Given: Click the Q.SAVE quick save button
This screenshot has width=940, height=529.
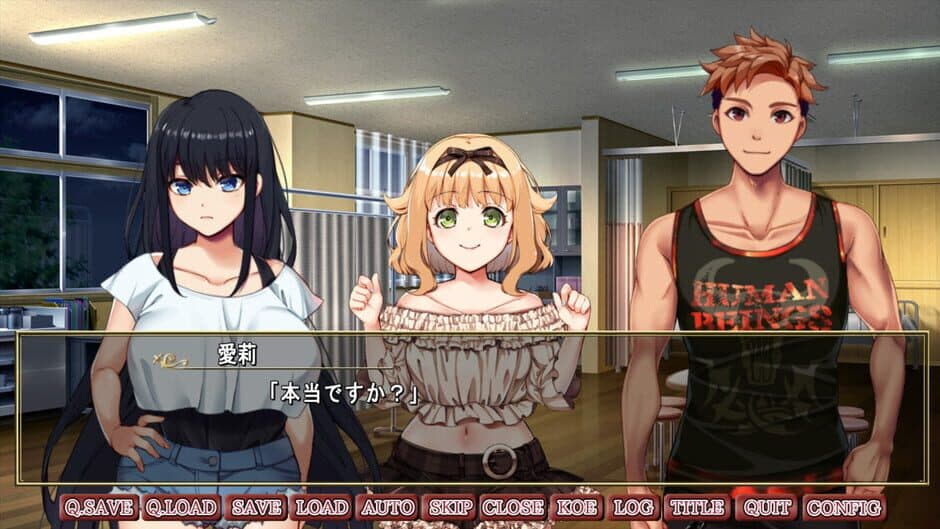Looking at the screenshot, I should coord(99,508).
